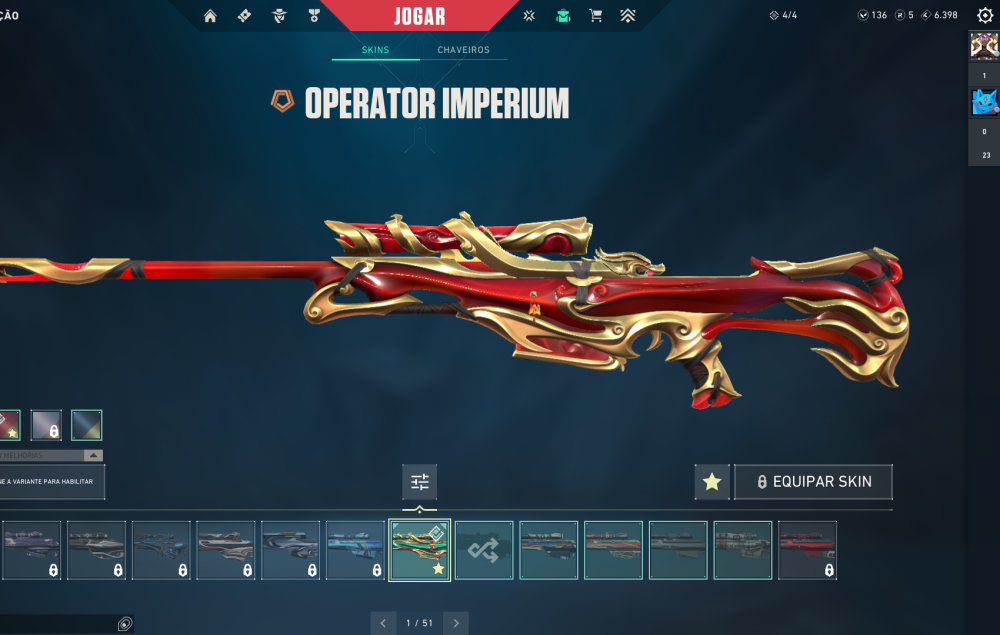Open the blue cat player card

[984, 102]
